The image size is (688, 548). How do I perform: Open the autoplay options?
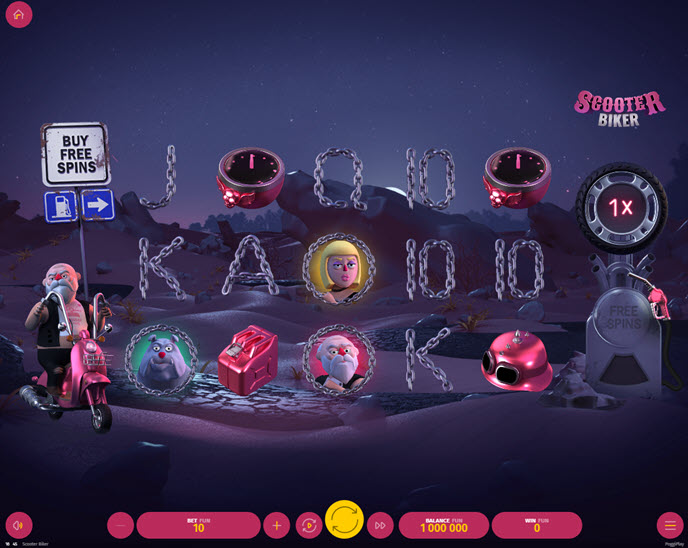click(x=308, y=525)
